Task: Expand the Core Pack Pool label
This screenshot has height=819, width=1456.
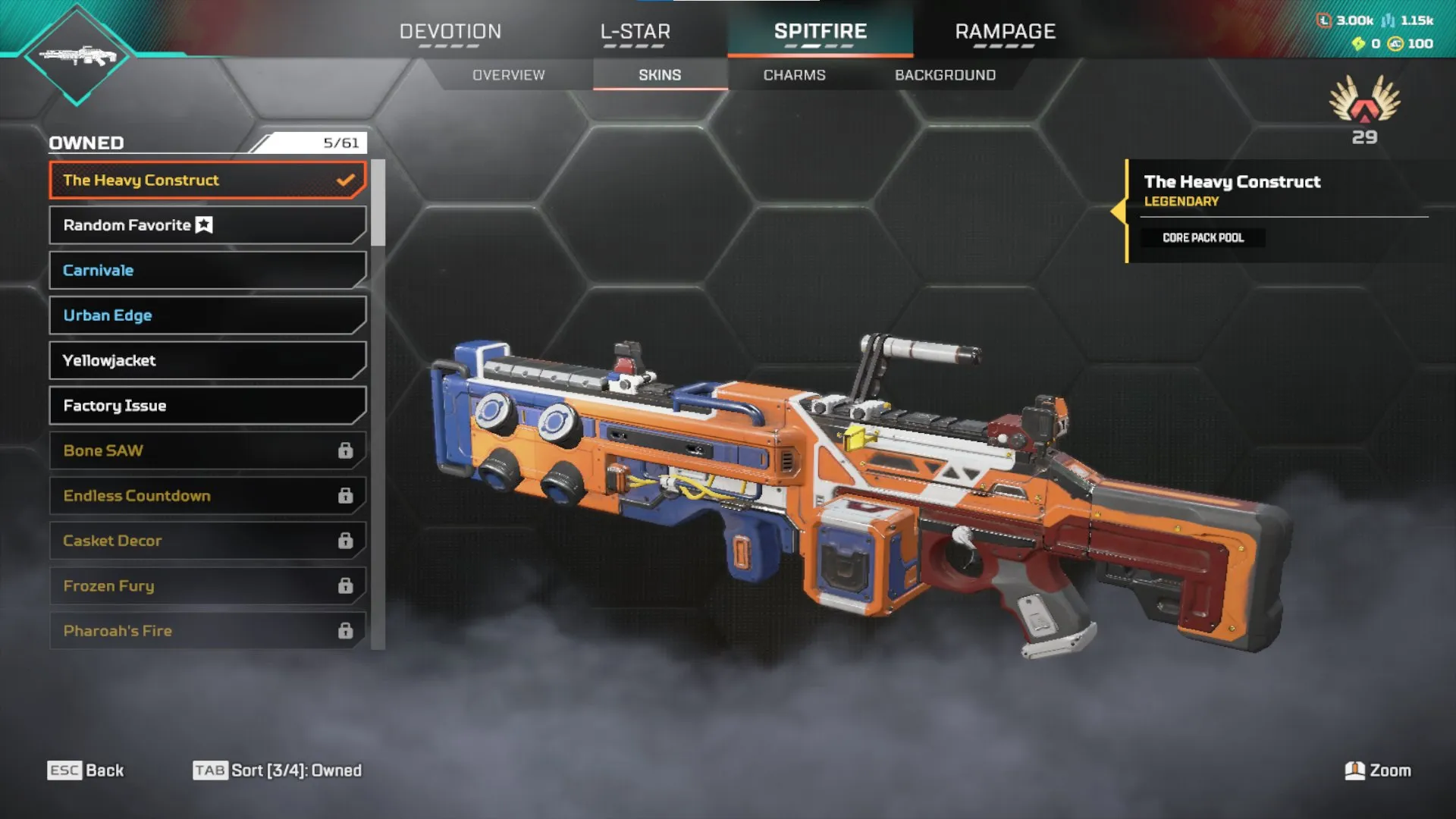Action: click(x=1203, y=237)
